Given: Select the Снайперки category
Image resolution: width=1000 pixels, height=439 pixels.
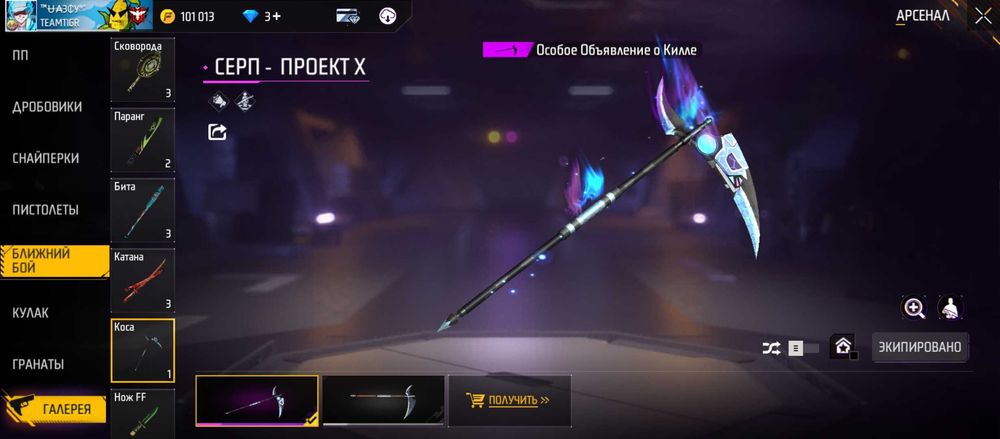Looking at the screenshot, I should coord(46,158).
